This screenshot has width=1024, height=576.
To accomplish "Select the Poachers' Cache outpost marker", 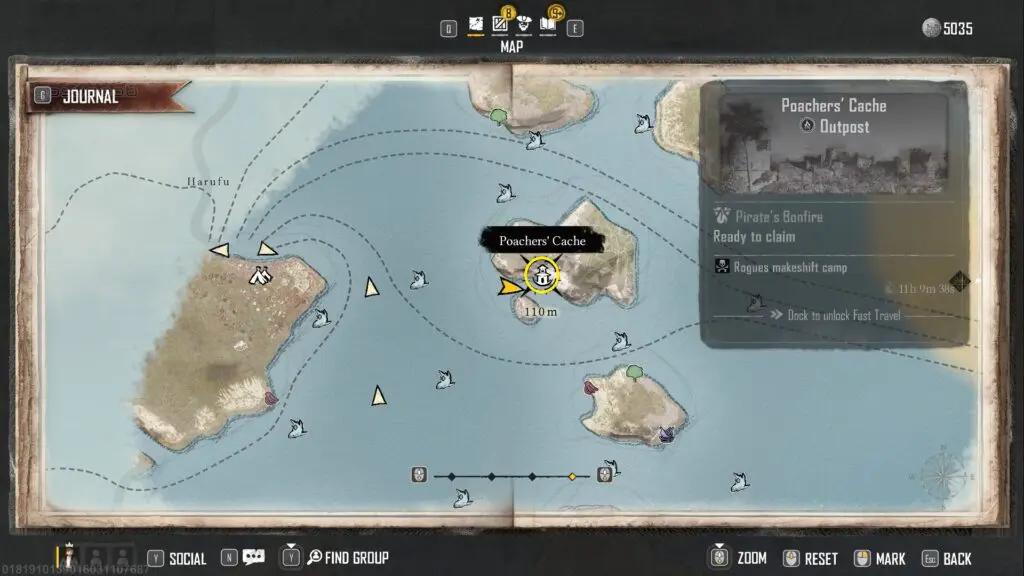I will click(541, 274).
